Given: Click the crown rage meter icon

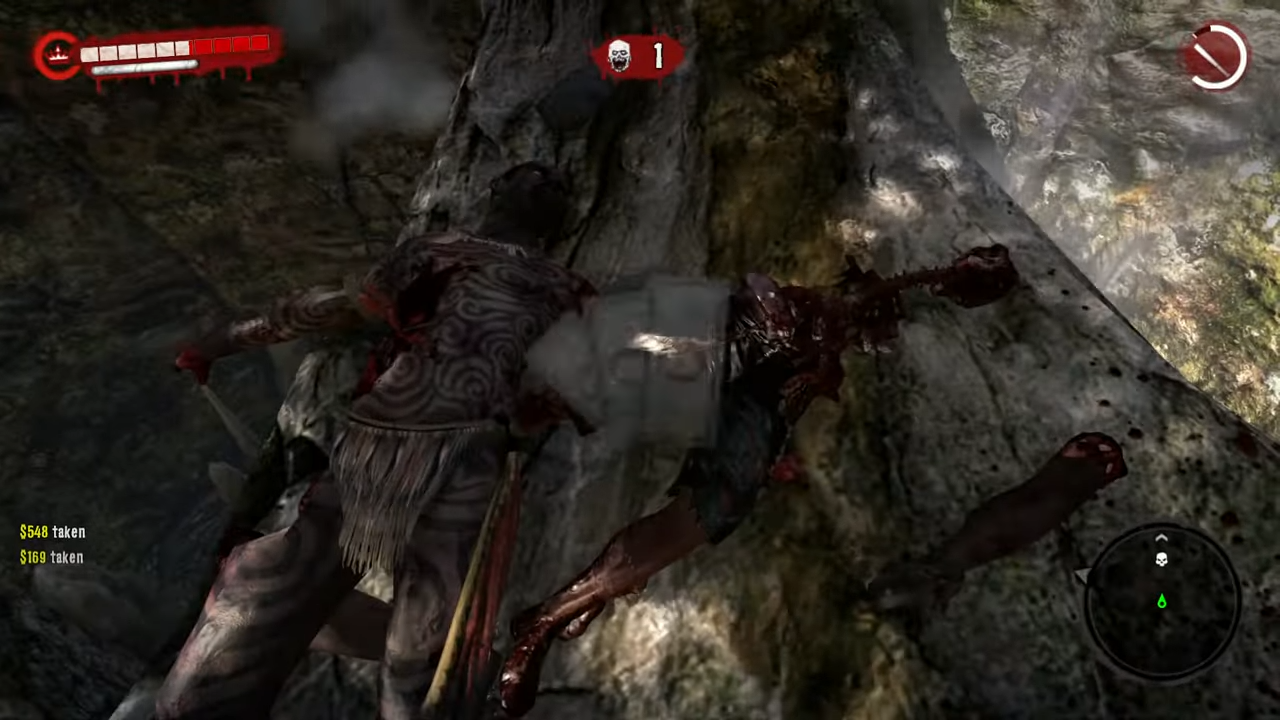Looking at the screenshot, I should pos(57,52).
